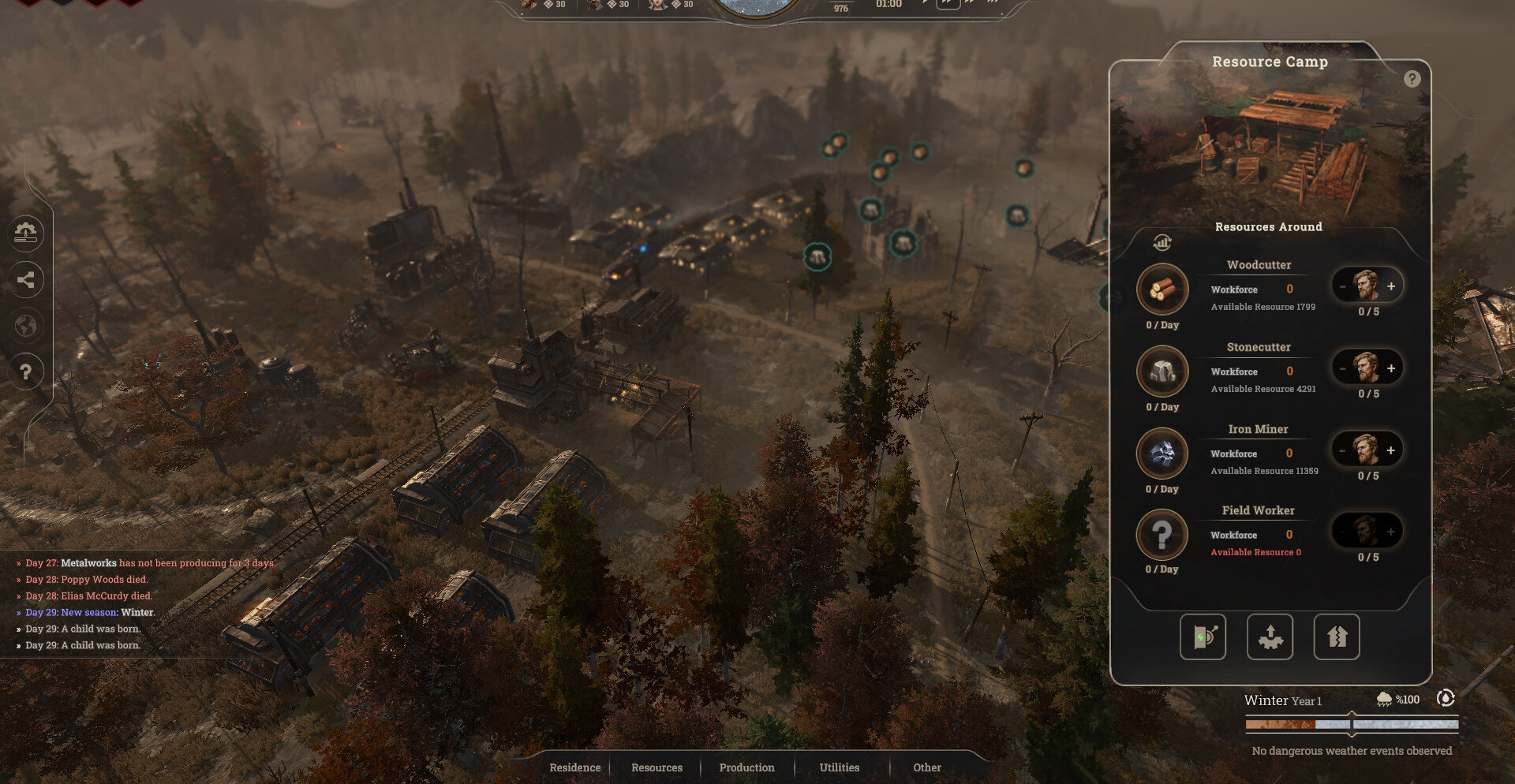Viewport: 1515px width, 784px height.
Task: Add a worker to the Woodcutter
Action: click(x=1391, y=286)
